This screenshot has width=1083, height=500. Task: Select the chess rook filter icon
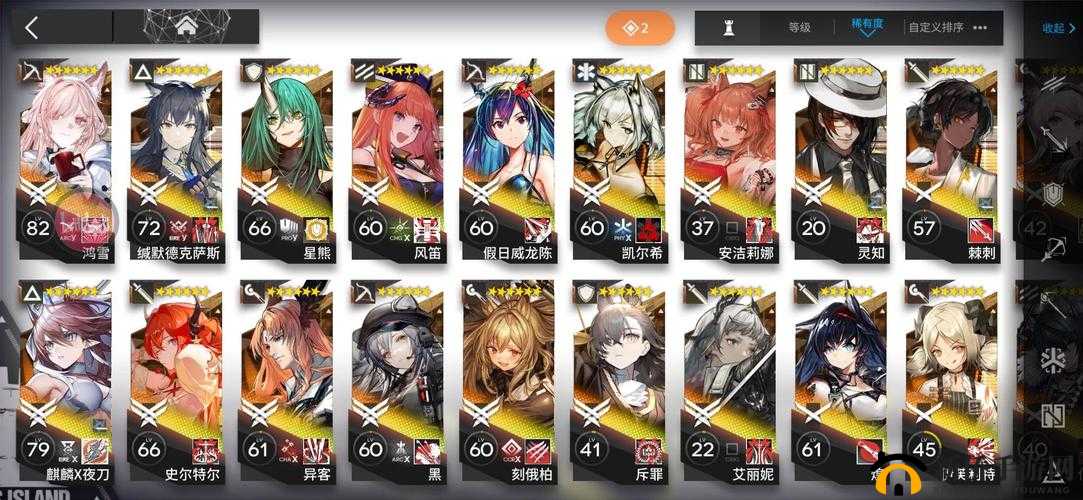[x=729, y=28]
